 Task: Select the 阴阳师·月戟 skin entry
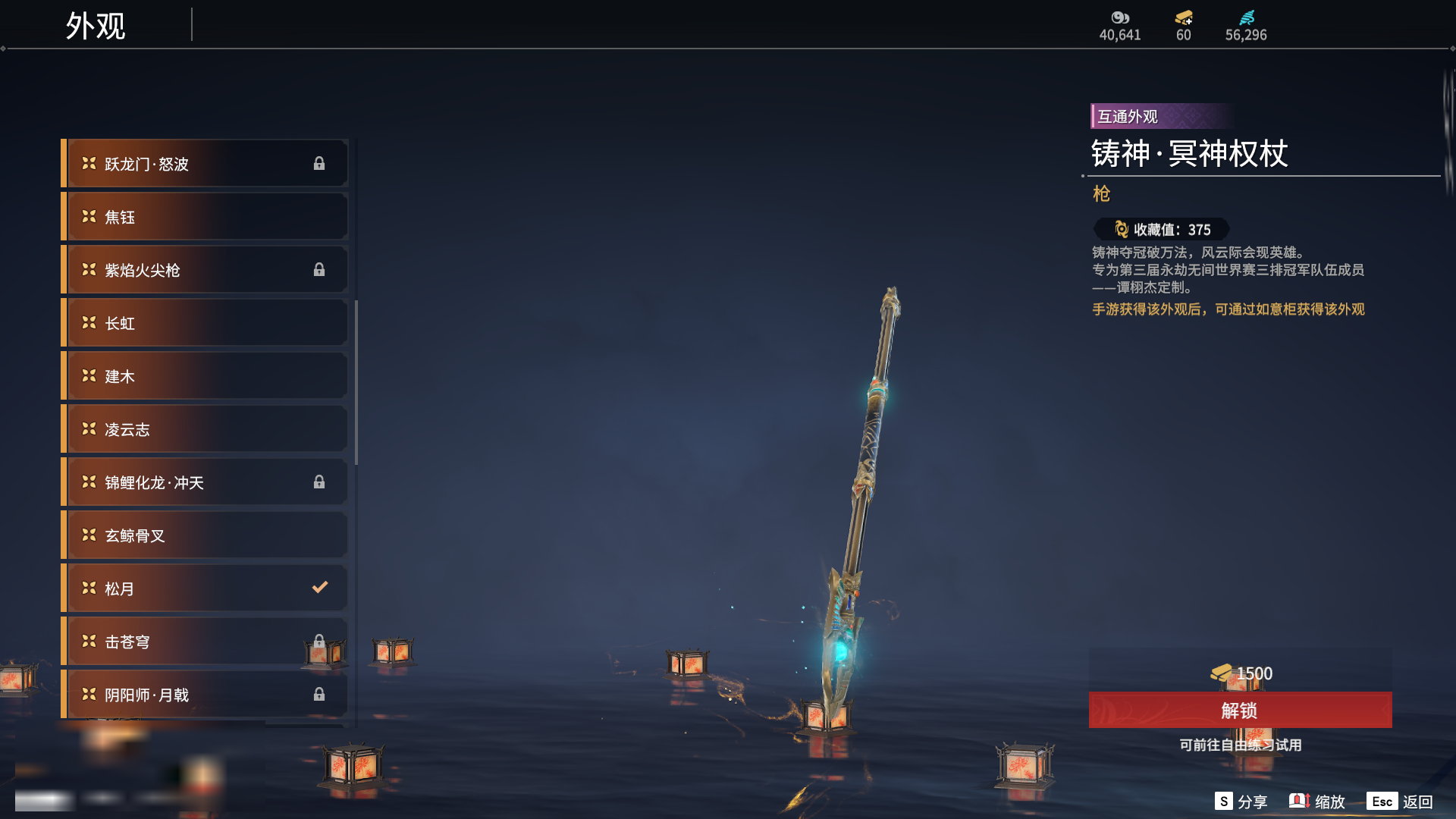pos(205,695)
